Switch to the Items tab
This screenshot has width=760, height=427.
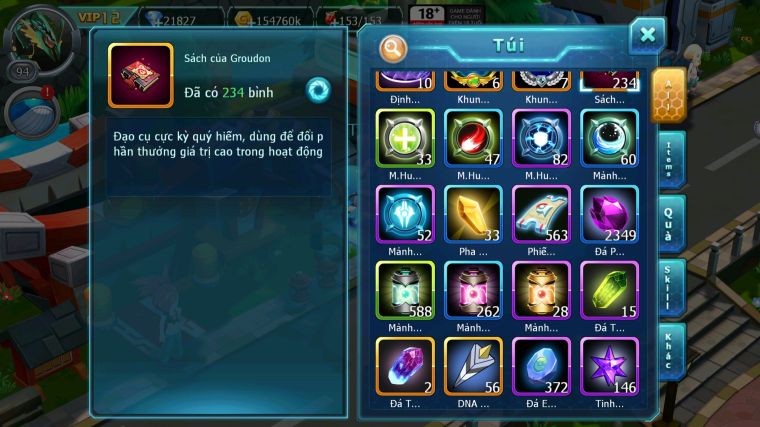tap(671, 160)
